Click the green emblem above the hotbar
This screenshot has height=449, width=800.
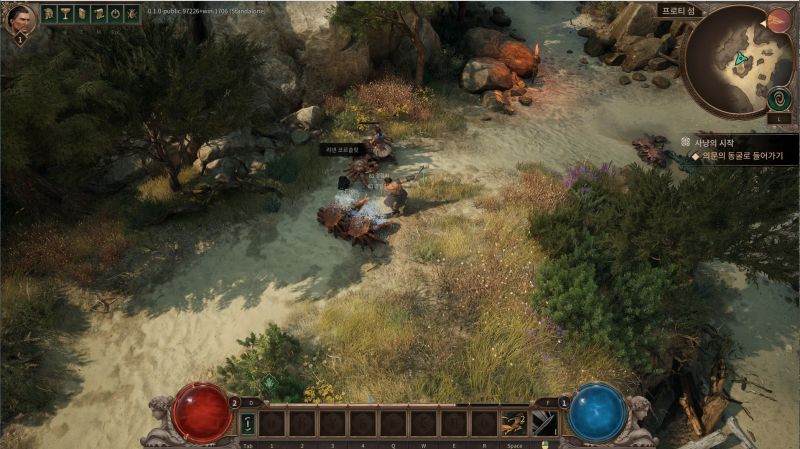[x=270, y=383]
